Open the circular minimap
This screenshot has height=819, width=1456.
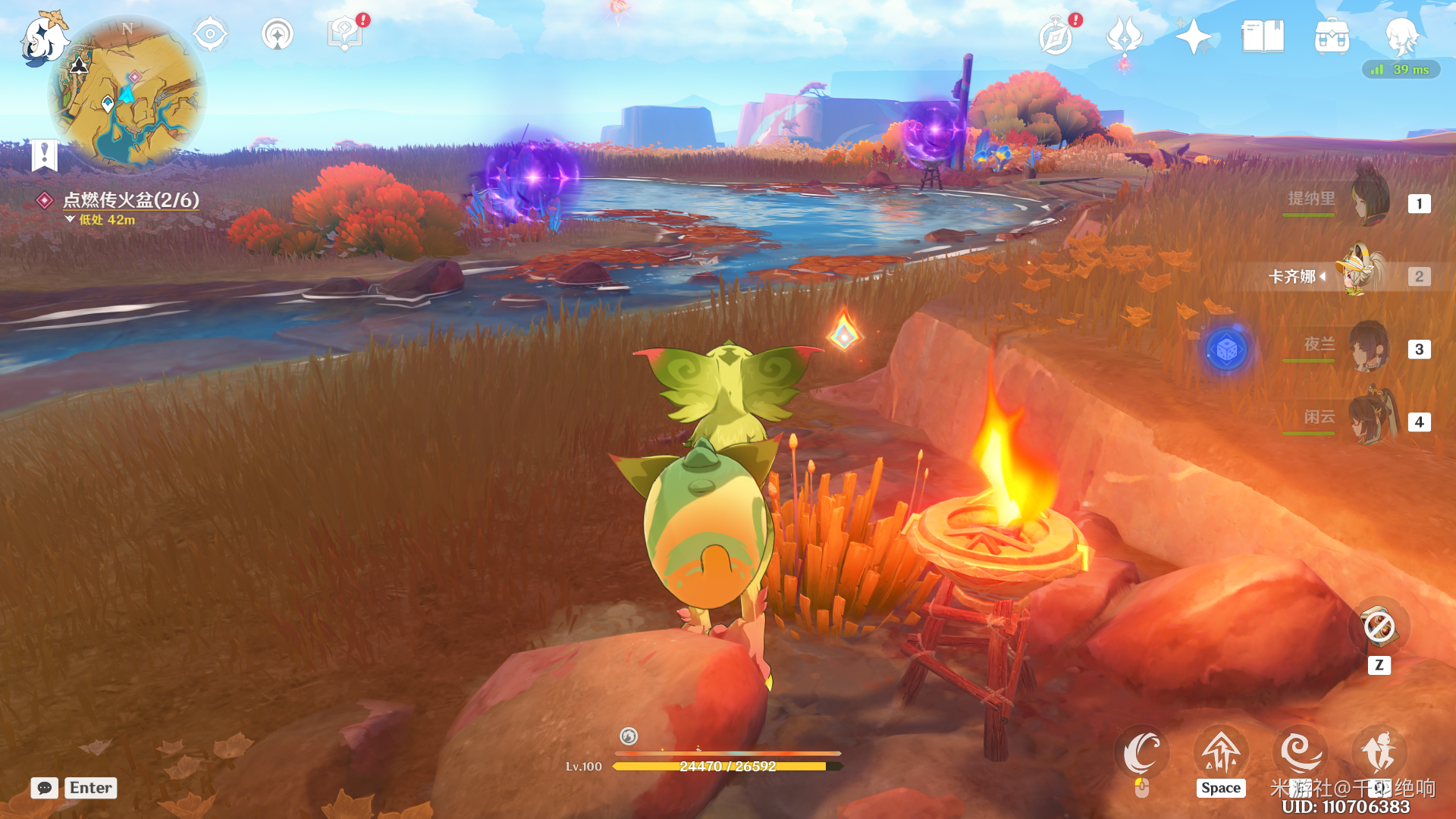(x=127, y=93)
